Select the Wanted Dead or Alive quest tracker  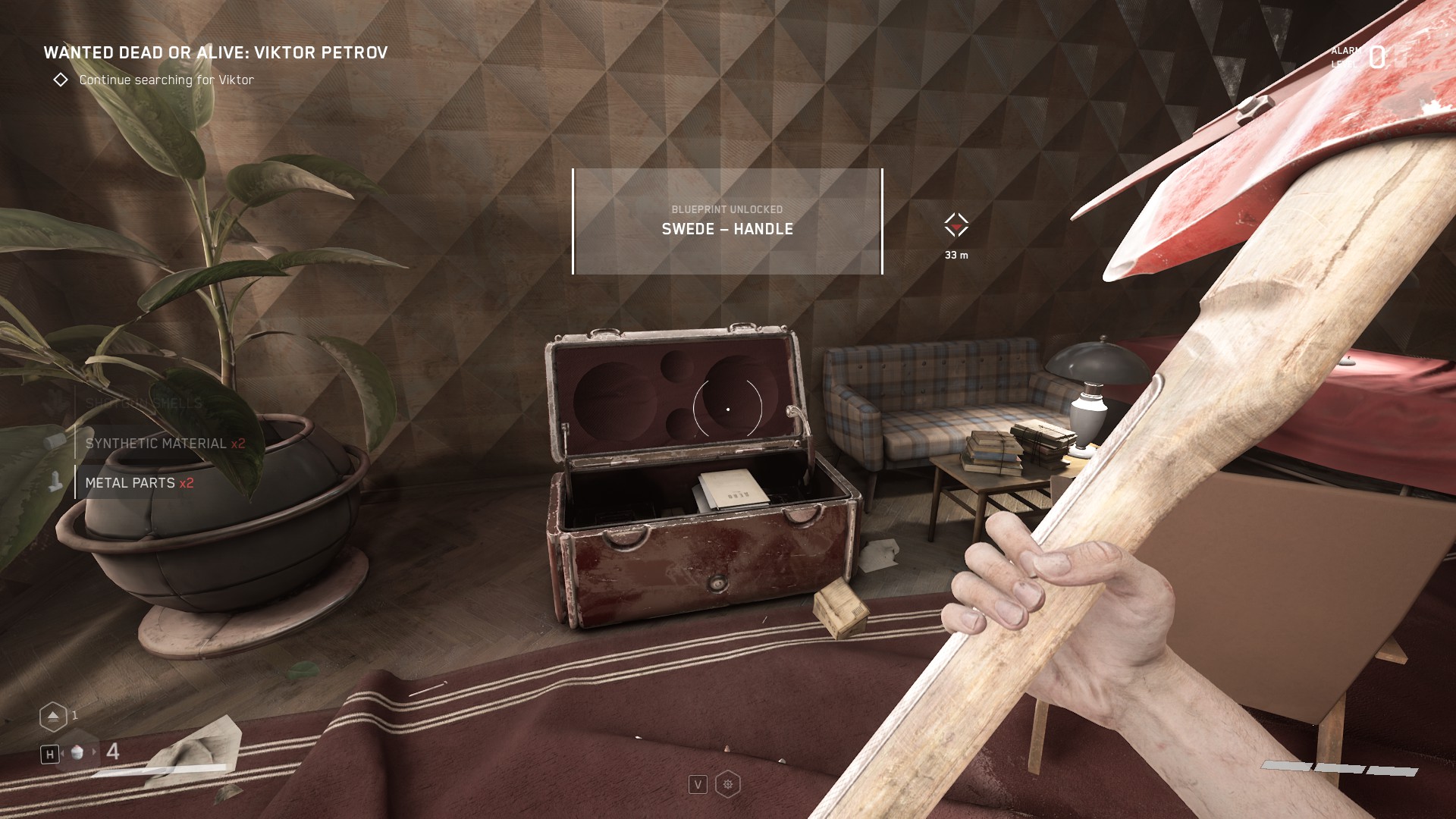pyautogui.click(x=215, y=53)
